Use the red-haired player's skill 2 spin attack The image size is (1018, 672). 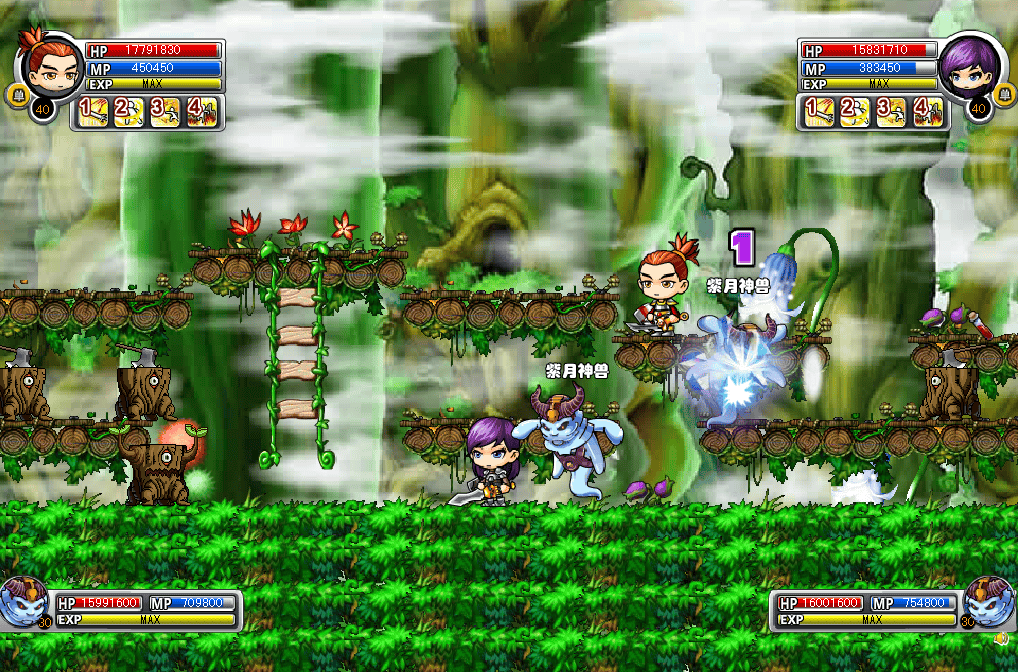coord(128,111)
